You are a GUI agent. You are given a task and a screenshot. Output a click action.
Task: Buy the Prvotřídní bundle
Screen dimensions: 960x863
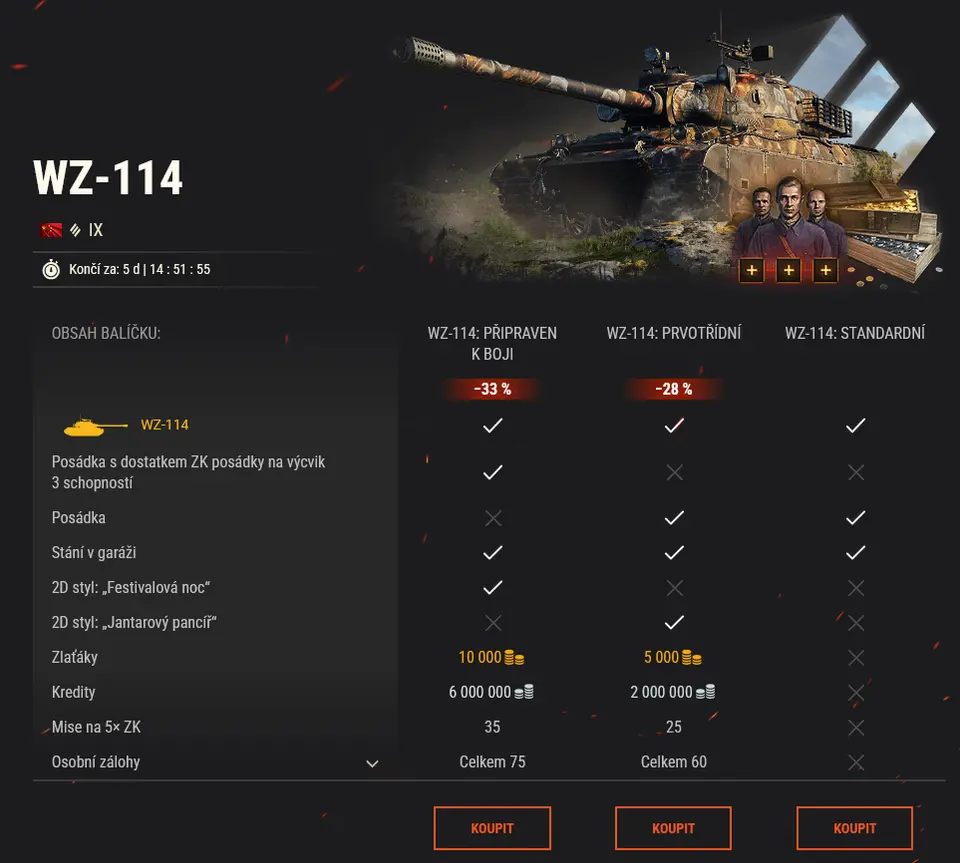click(673, 828)
